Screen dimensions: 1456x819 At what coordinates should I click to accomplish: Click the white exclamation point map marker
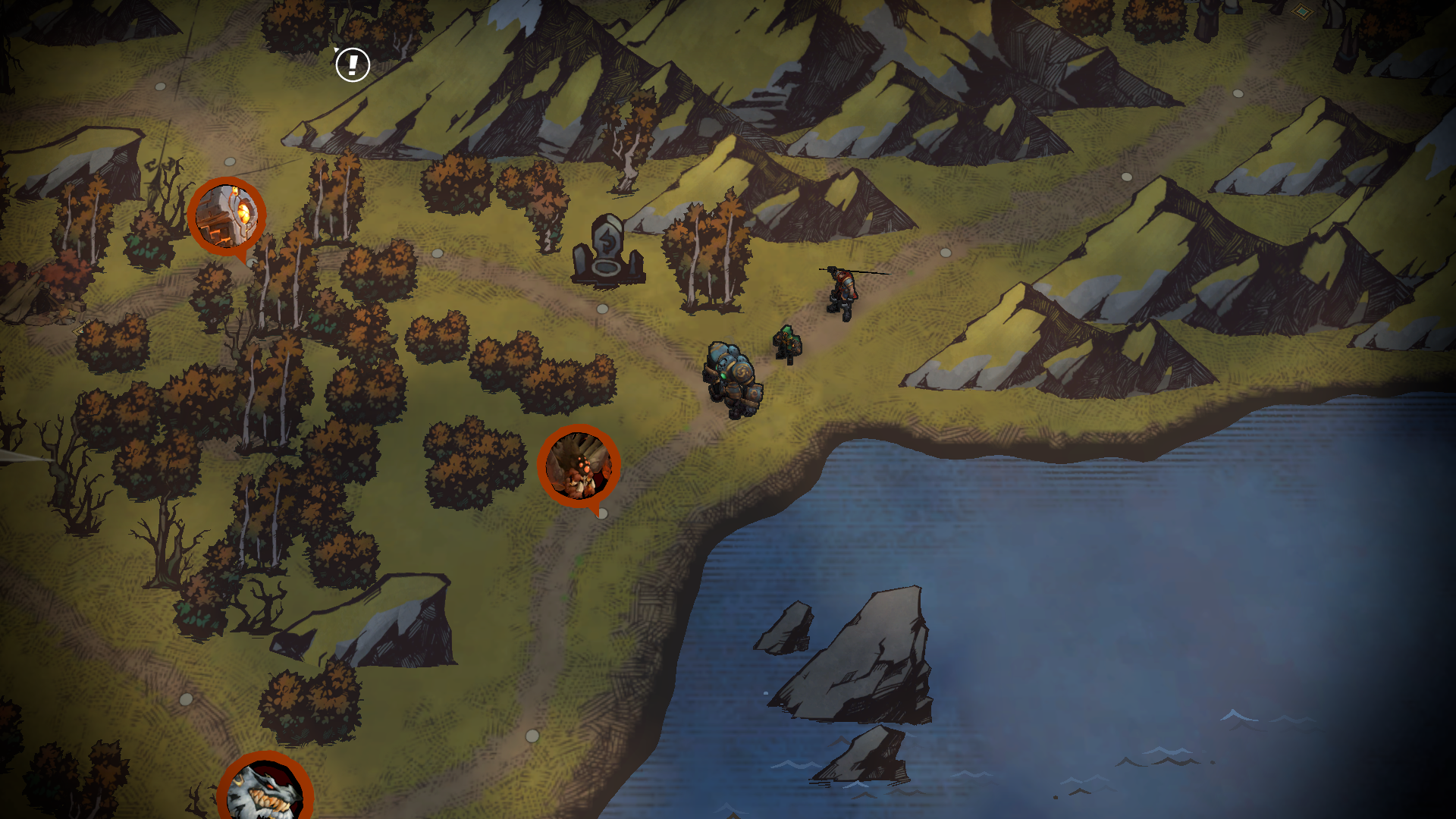pyautogui.click(x=353, y=64)
